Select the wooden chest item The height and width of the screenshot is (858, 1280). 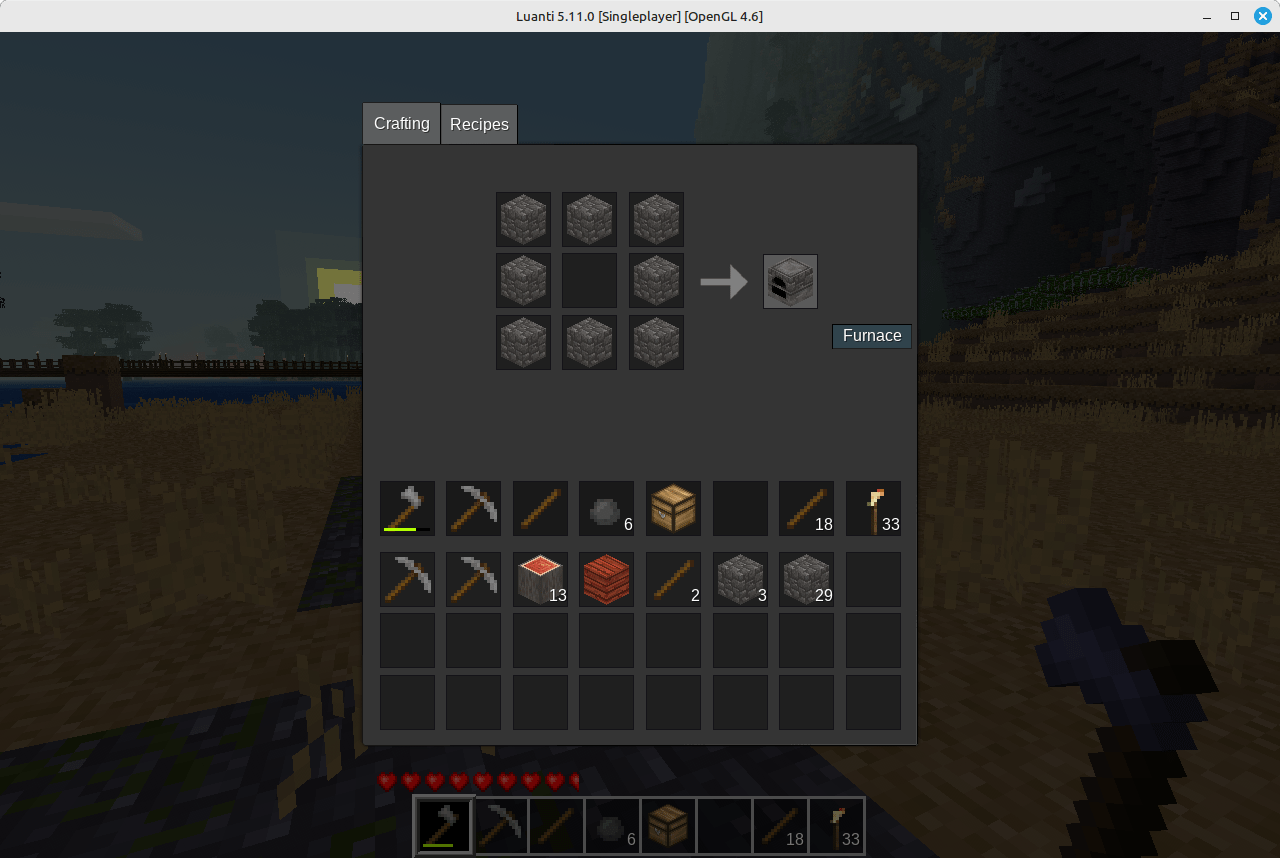(673, 508)
